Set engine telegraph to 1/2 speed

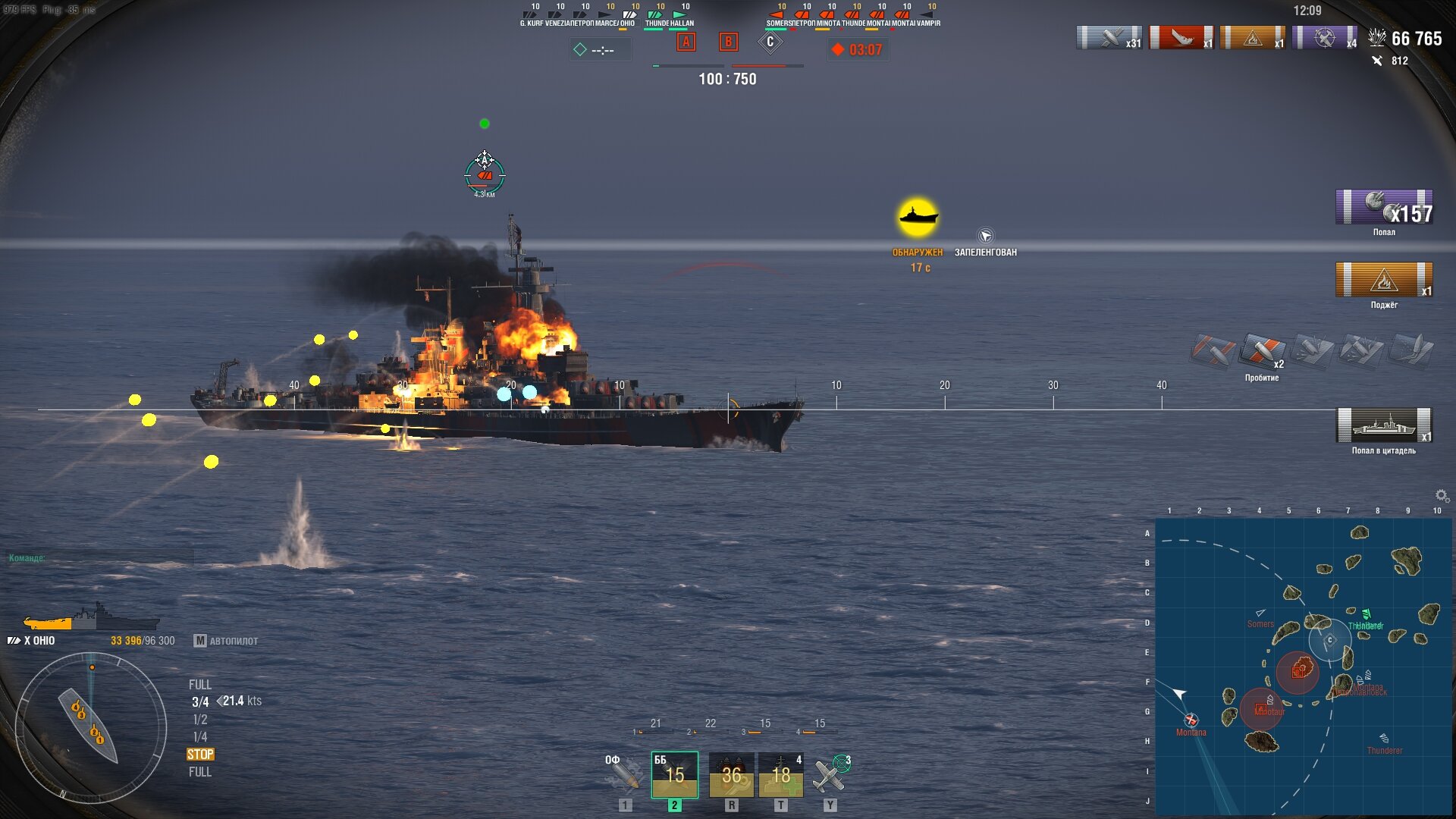click(200, 720)
